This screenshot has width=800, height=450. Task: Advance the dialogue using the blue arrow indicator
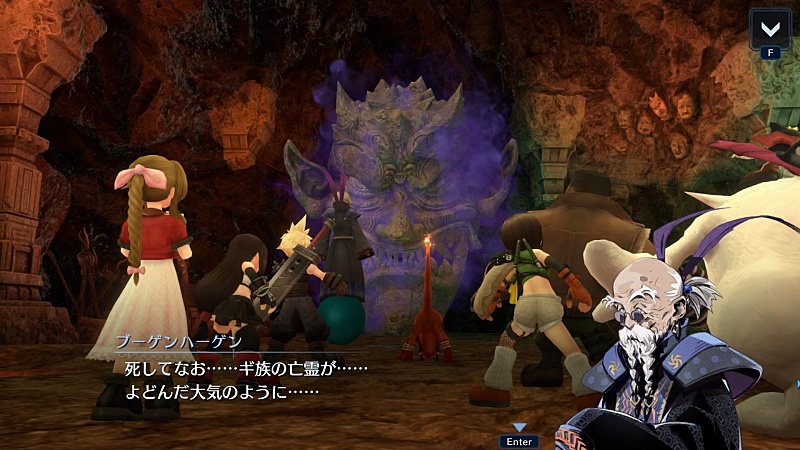[520, 427]
